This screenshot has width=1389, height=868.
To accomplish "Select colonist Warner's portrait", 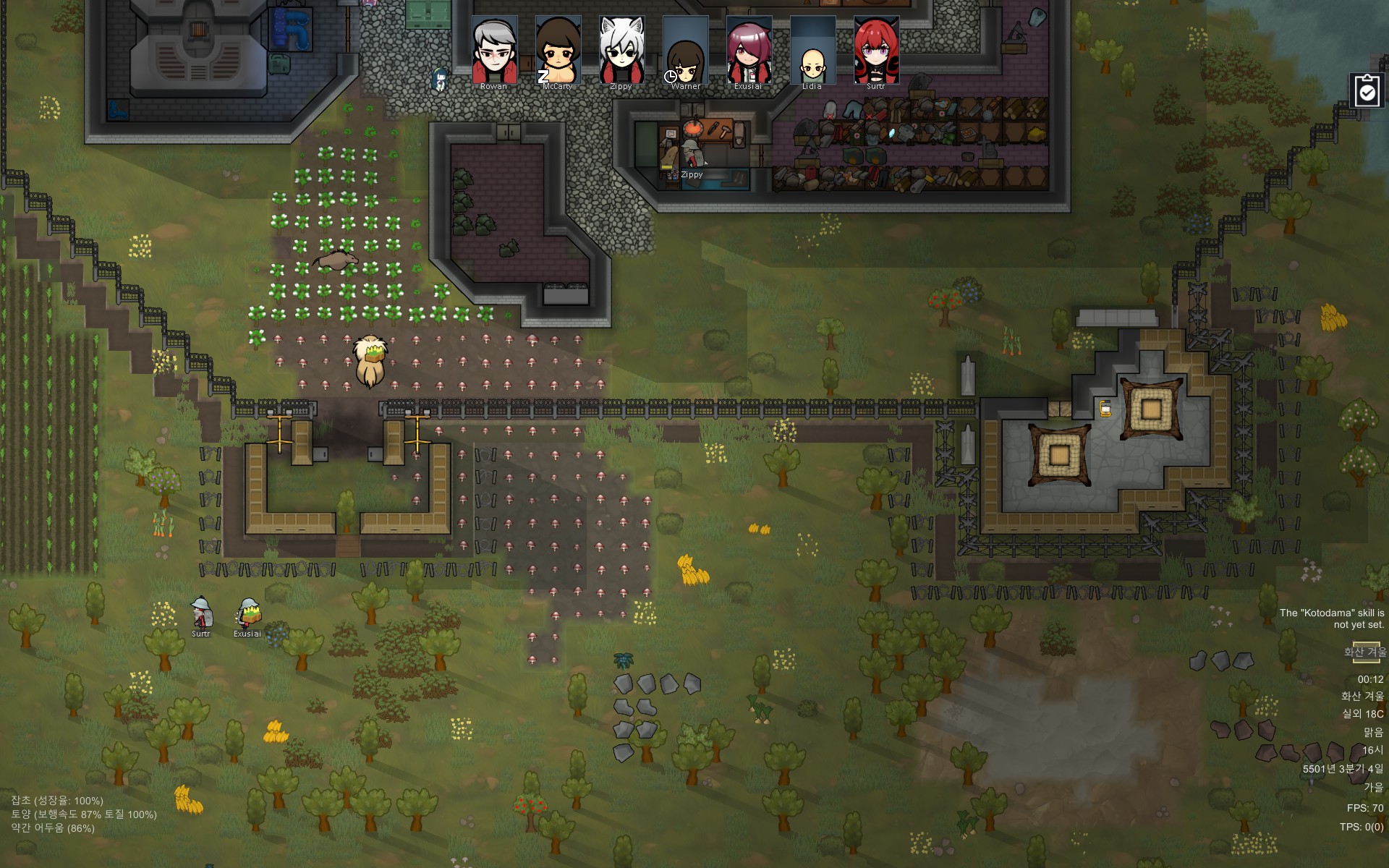I will click(685, 51).
